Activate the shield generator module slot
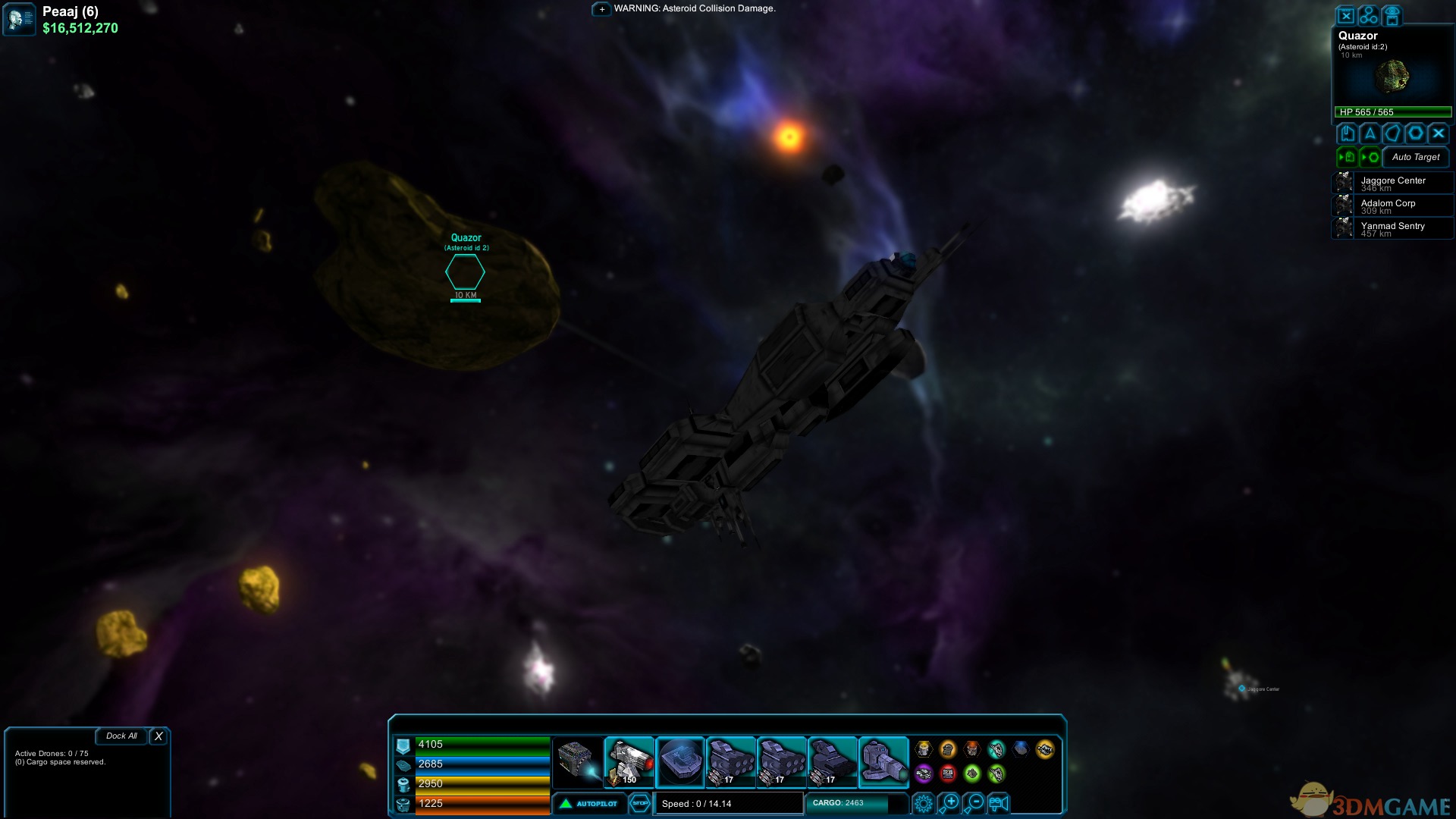 680,761
